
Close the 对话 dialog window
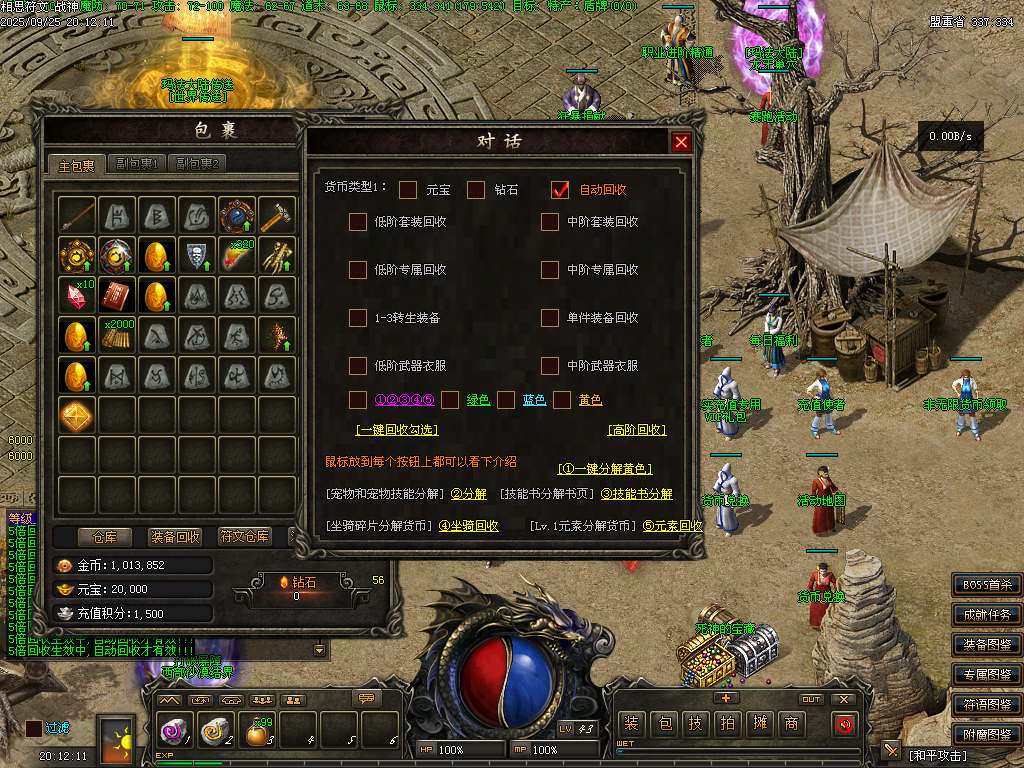click(681, 142)
